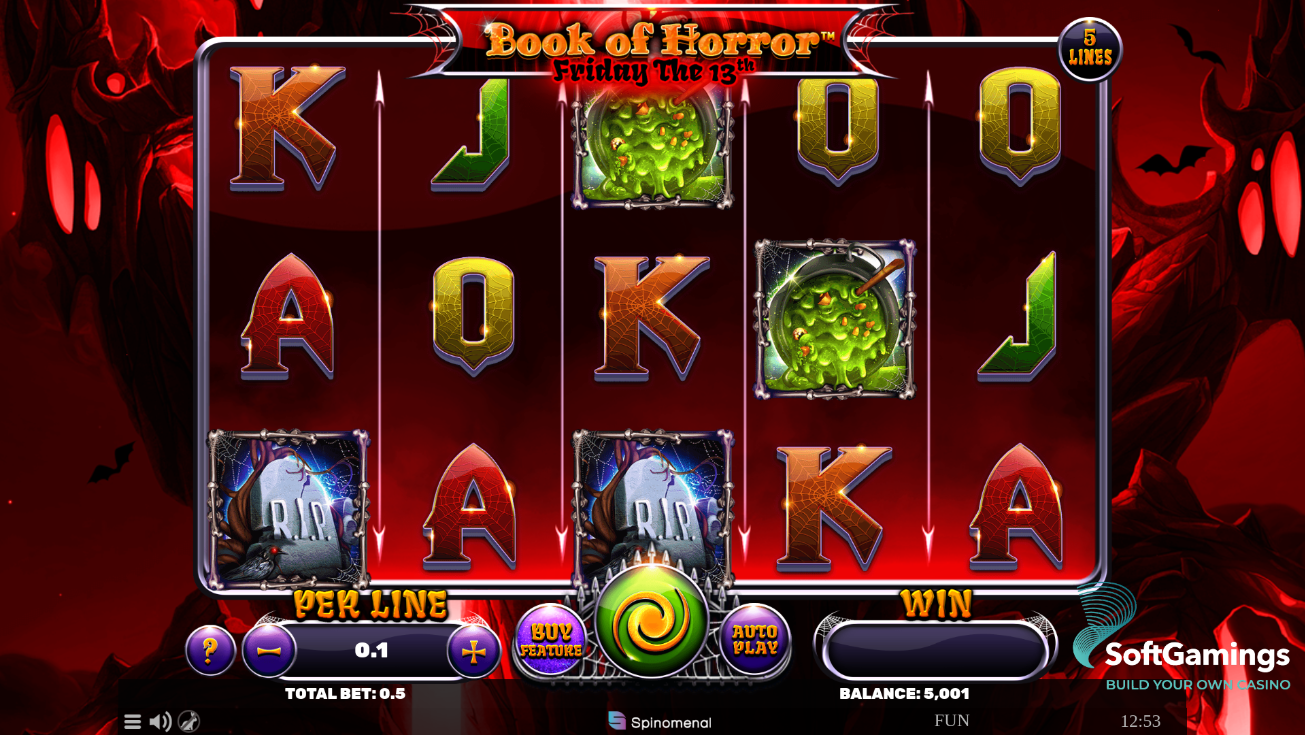View the 5 Lines payline badge
The height and width of the screenshot is (735, 1305).
coord(1092,48)
